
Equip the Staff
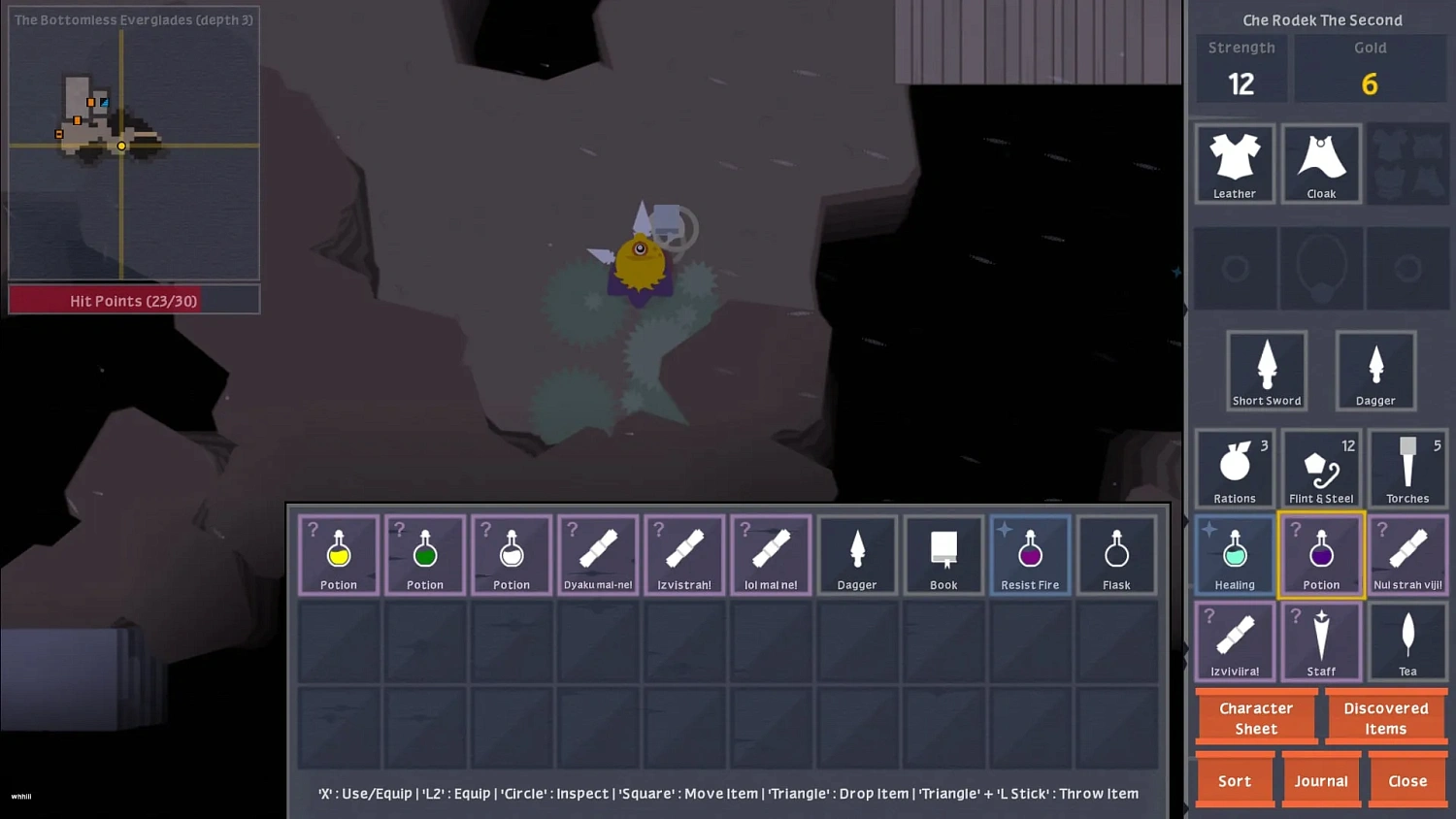tap(1321, 641)
